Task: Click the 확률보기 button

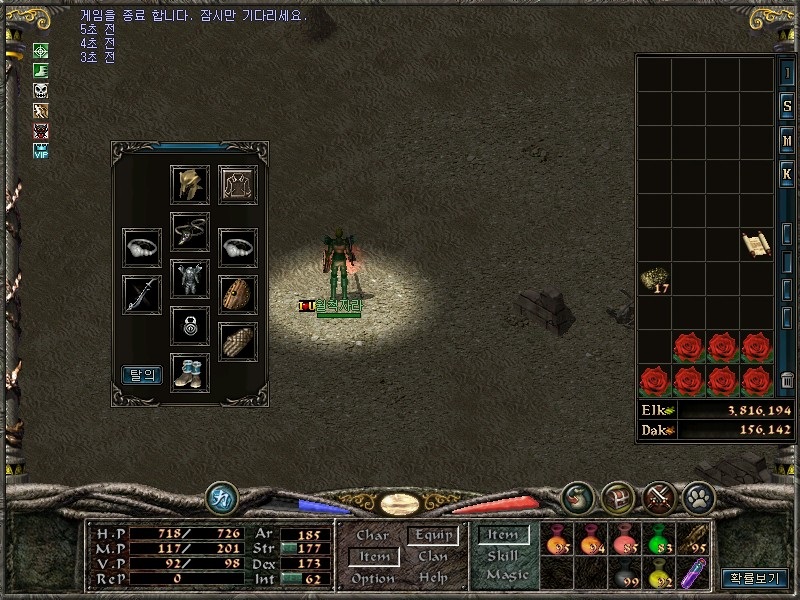Action: click(755, 578)
